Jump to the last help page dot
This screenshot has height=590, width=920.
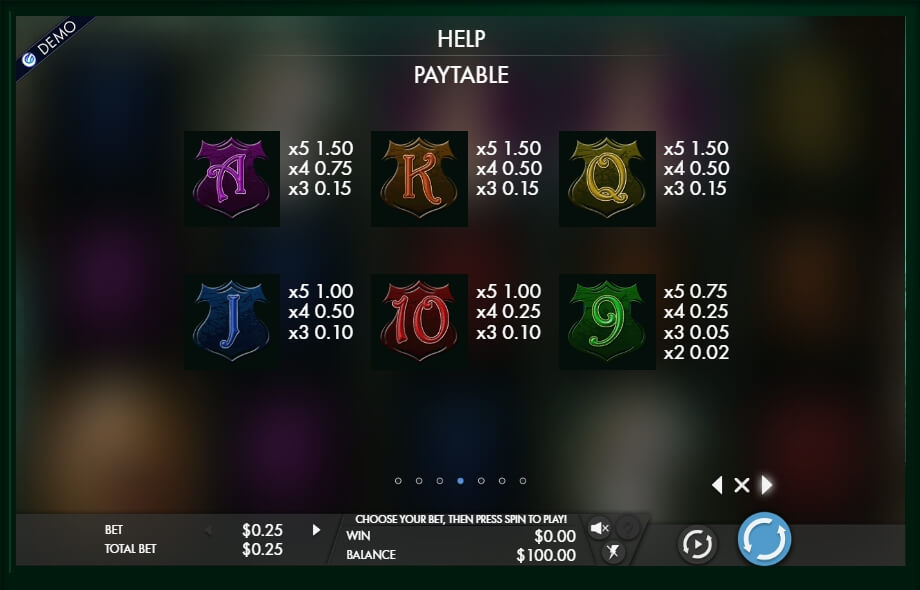tap(523, 481)
